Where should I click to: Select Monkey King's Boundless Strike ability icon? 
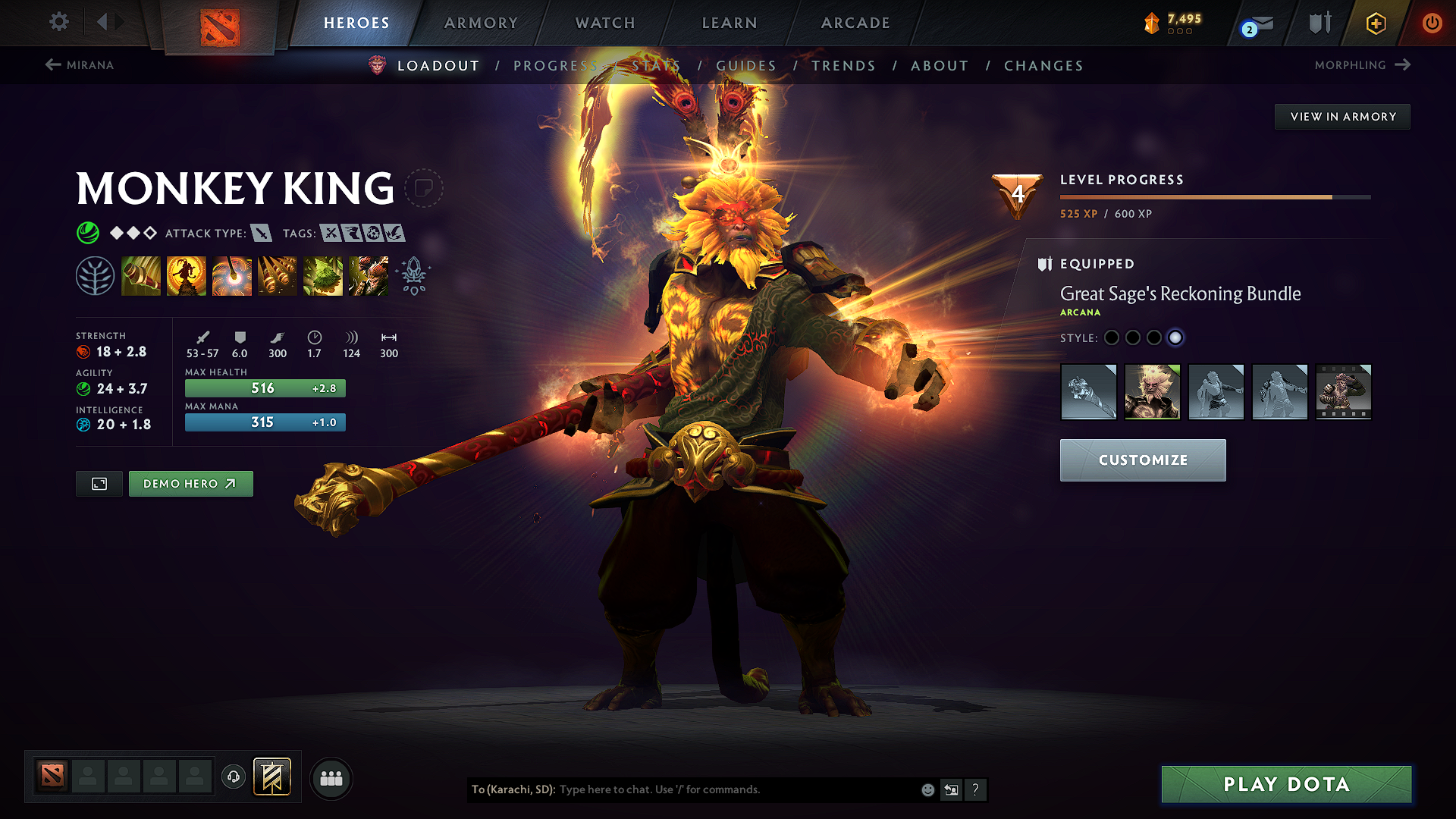(x=141, y=275)
